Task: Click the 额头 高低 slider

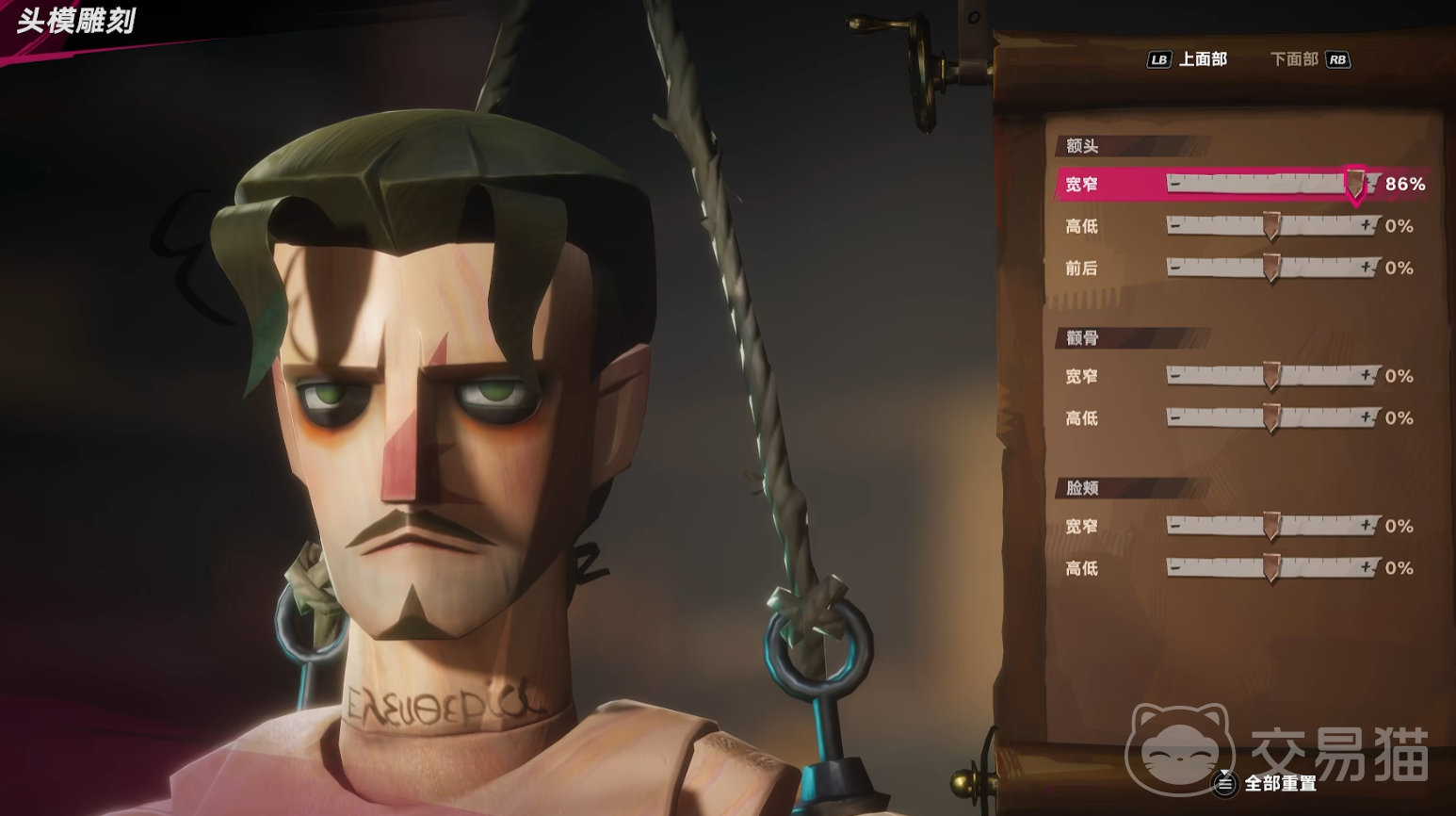Action: pyautogui.click(x=1270, y=226)
